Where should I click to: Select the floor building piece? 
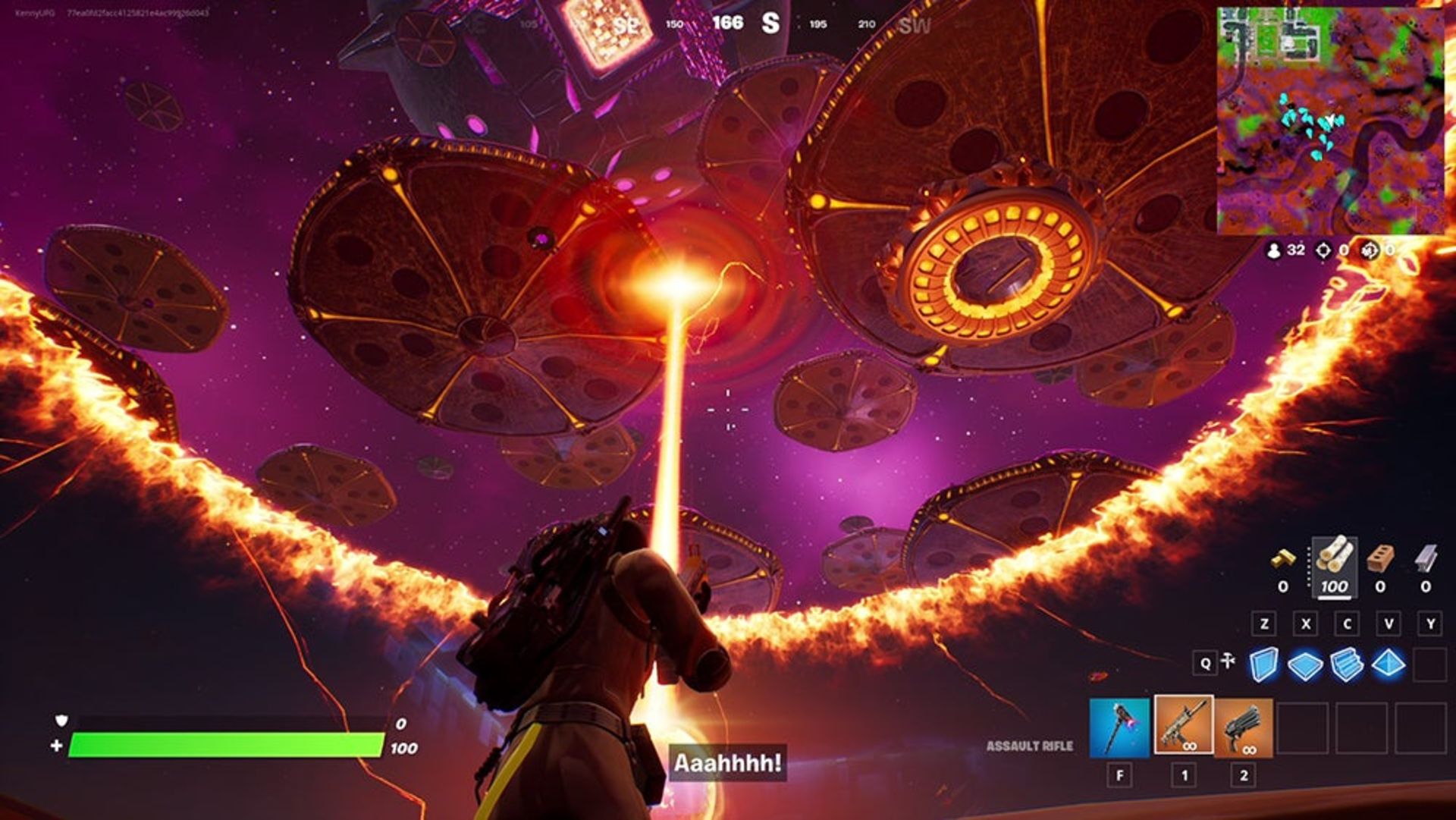(1305, 665)
